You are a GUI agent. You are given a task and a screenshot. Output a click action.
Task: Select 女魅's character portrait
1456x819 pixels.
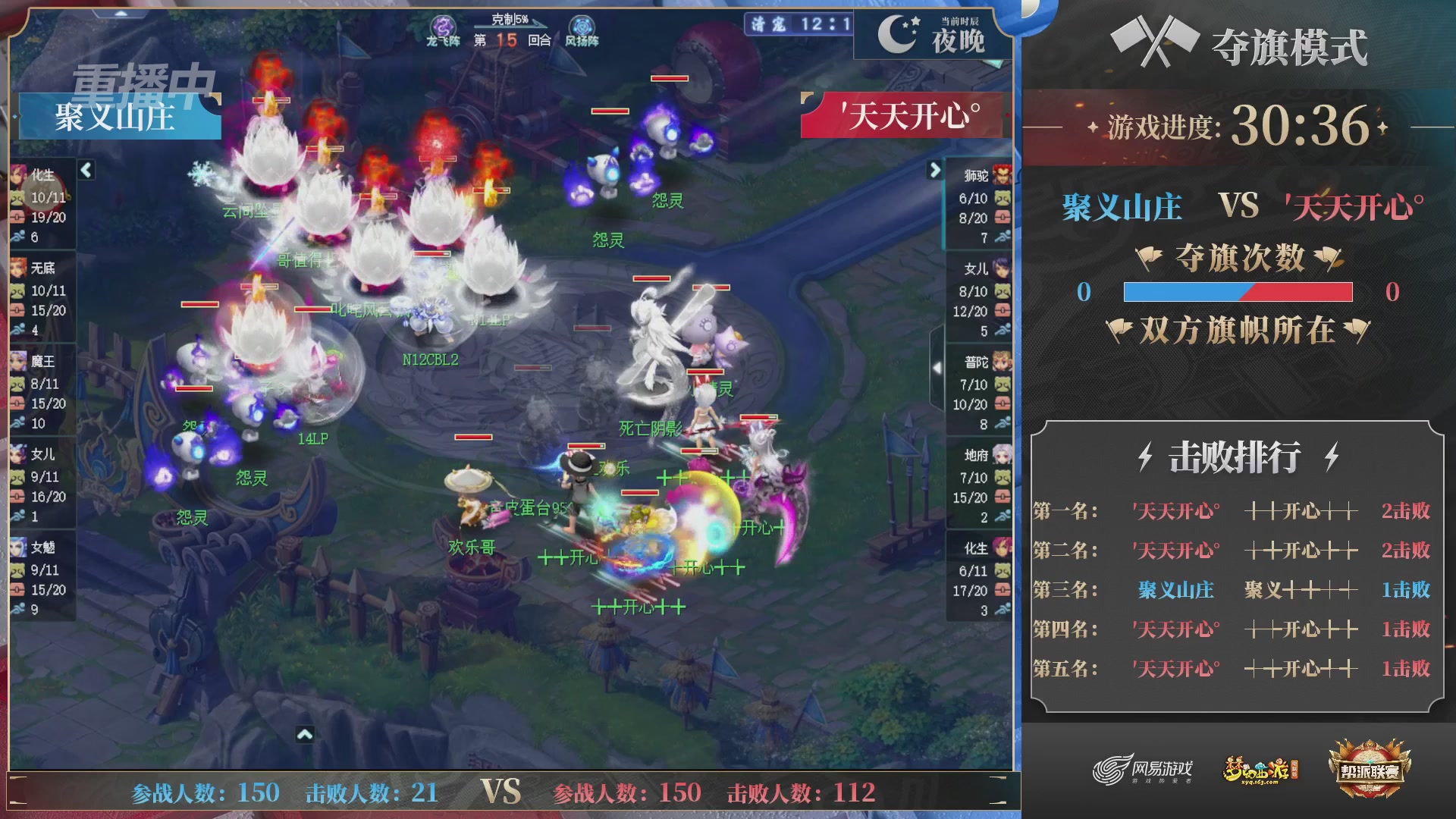click(20, 548)
